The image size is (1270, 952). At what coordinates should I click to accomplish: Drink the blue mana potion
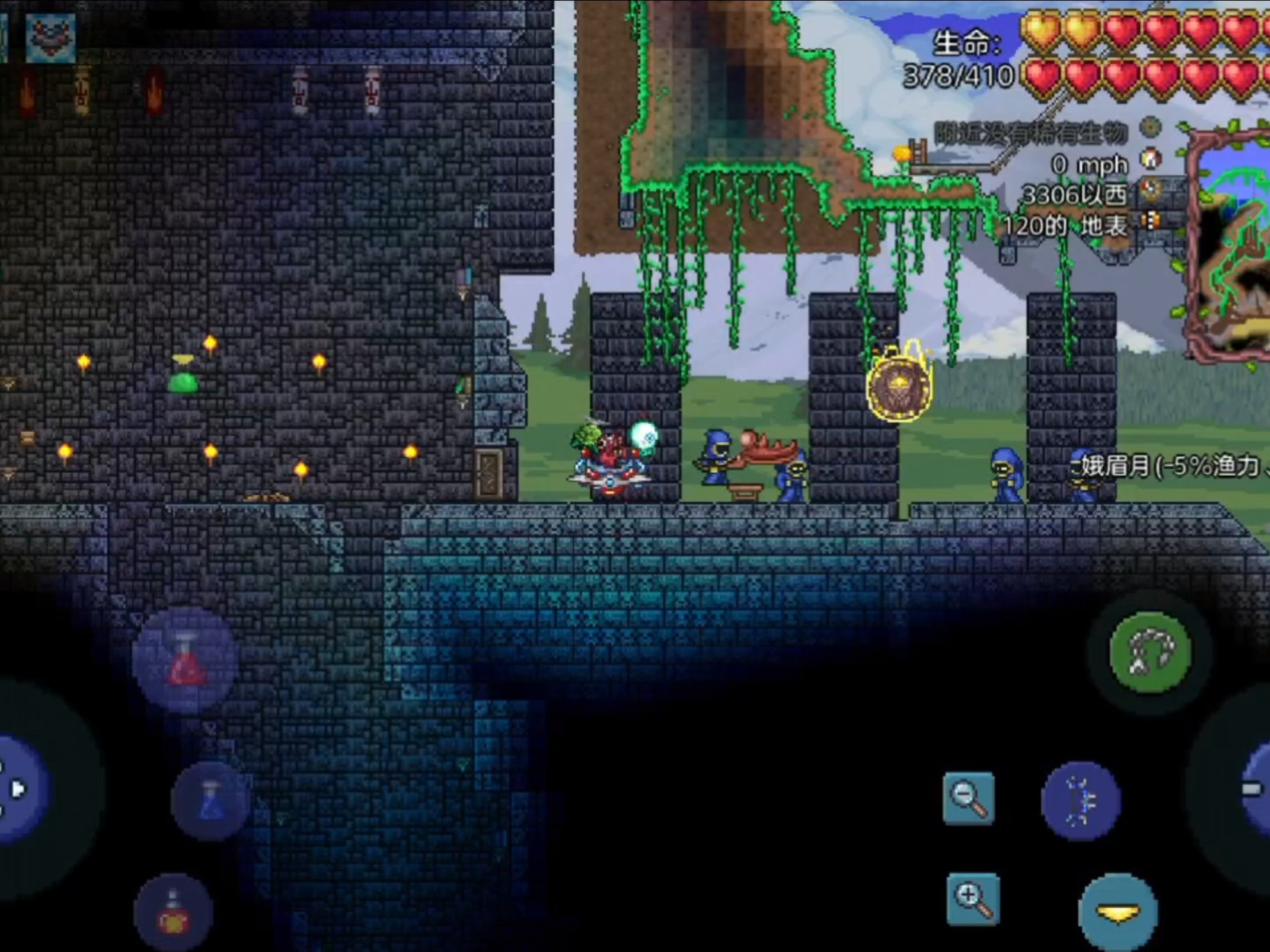click(x=210, y=800)
